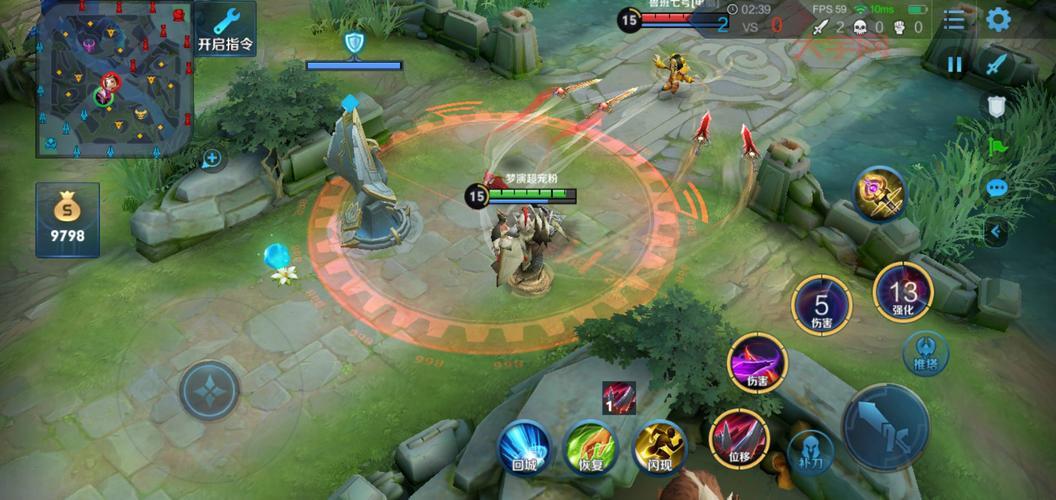Viewport: 1056px width, 500px height.
Task: Pause the match
Action: click(955, 65)
